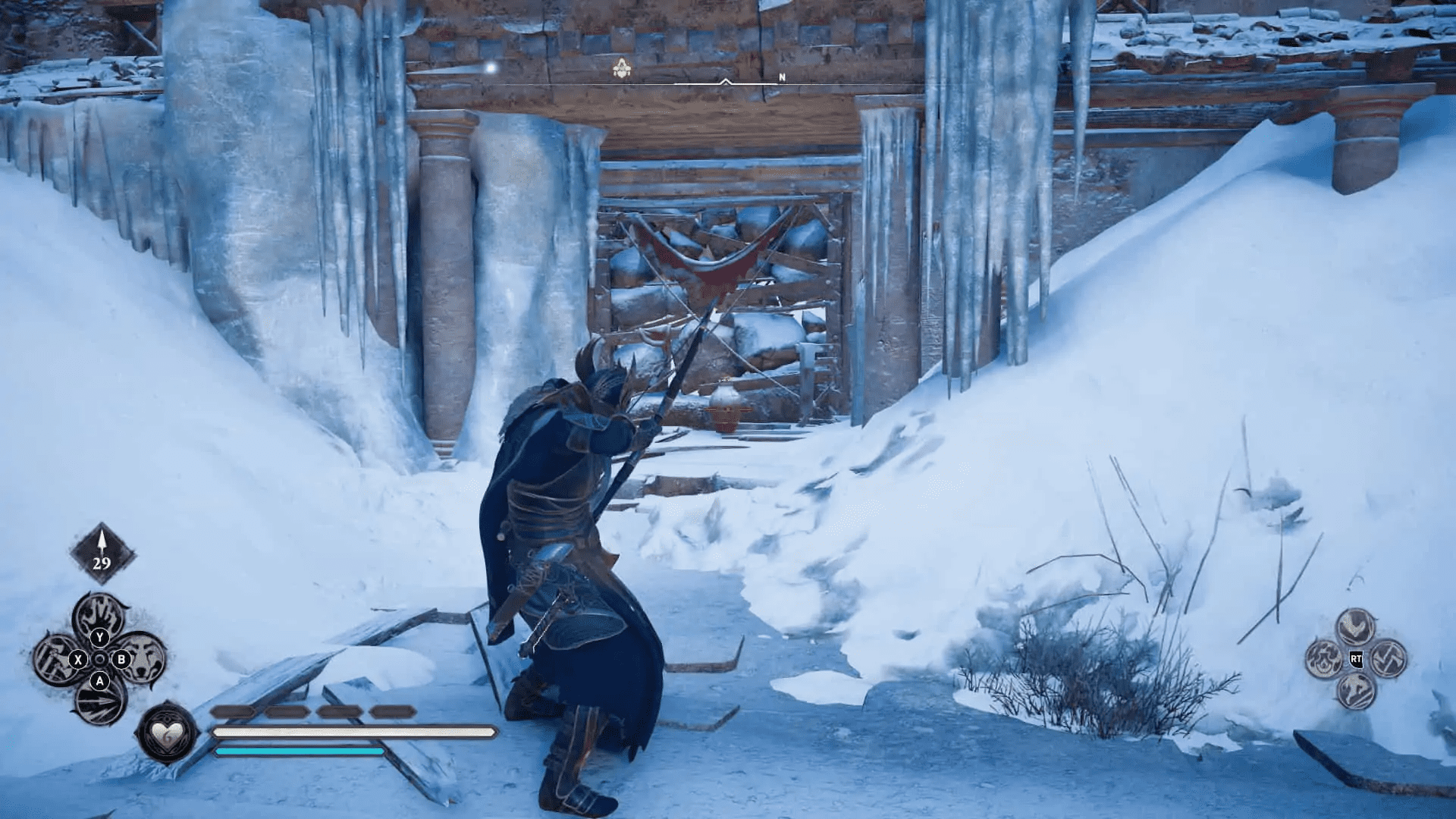Click the glowing orb in the distance
The image size is (1456, 819).
[x=490, y=67]
